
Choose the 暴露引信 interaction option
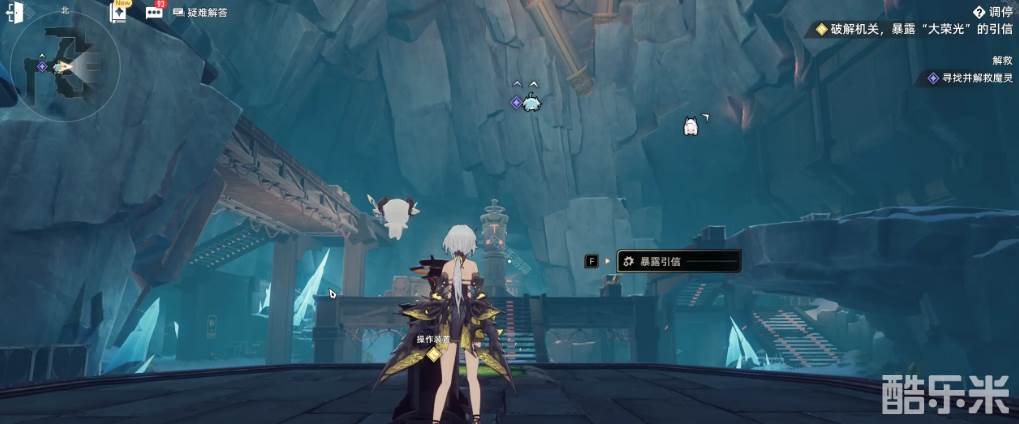(679, 261)
